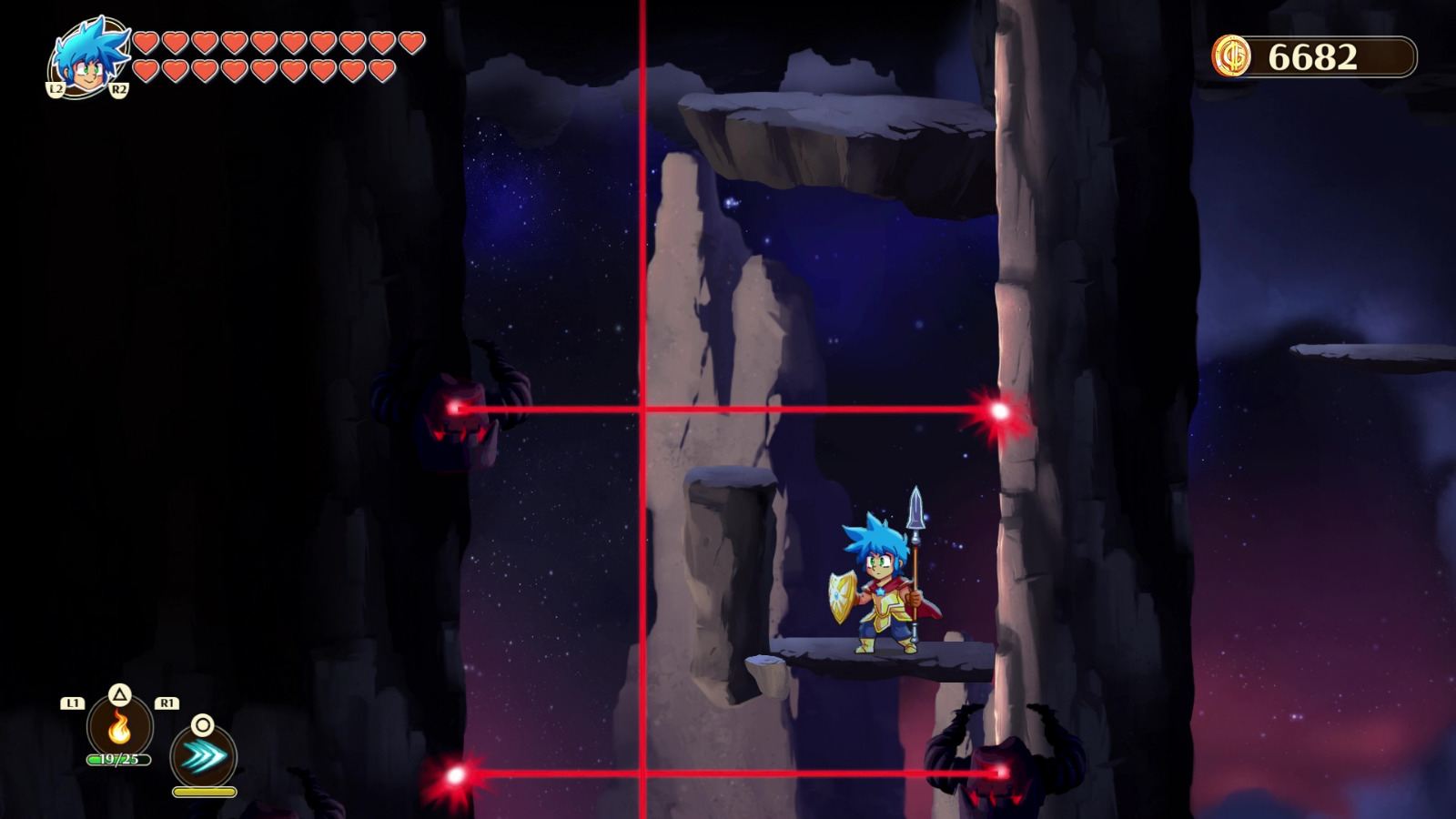Toggle the R2 badge under the portrait
The image size is (1456, 819).
(x=119, y=89)
